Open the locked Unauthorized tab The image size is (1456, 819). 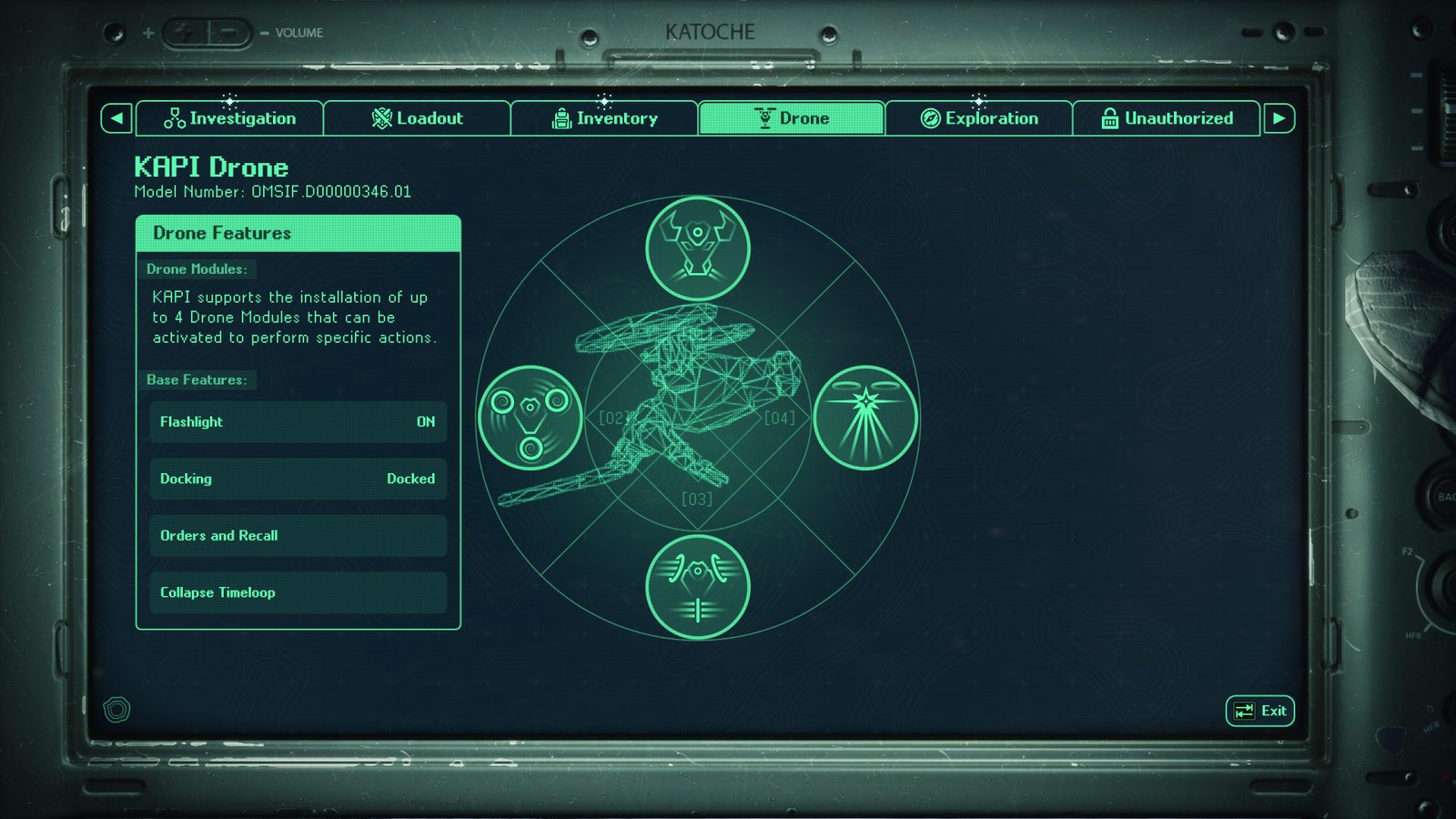(1166, 118)
